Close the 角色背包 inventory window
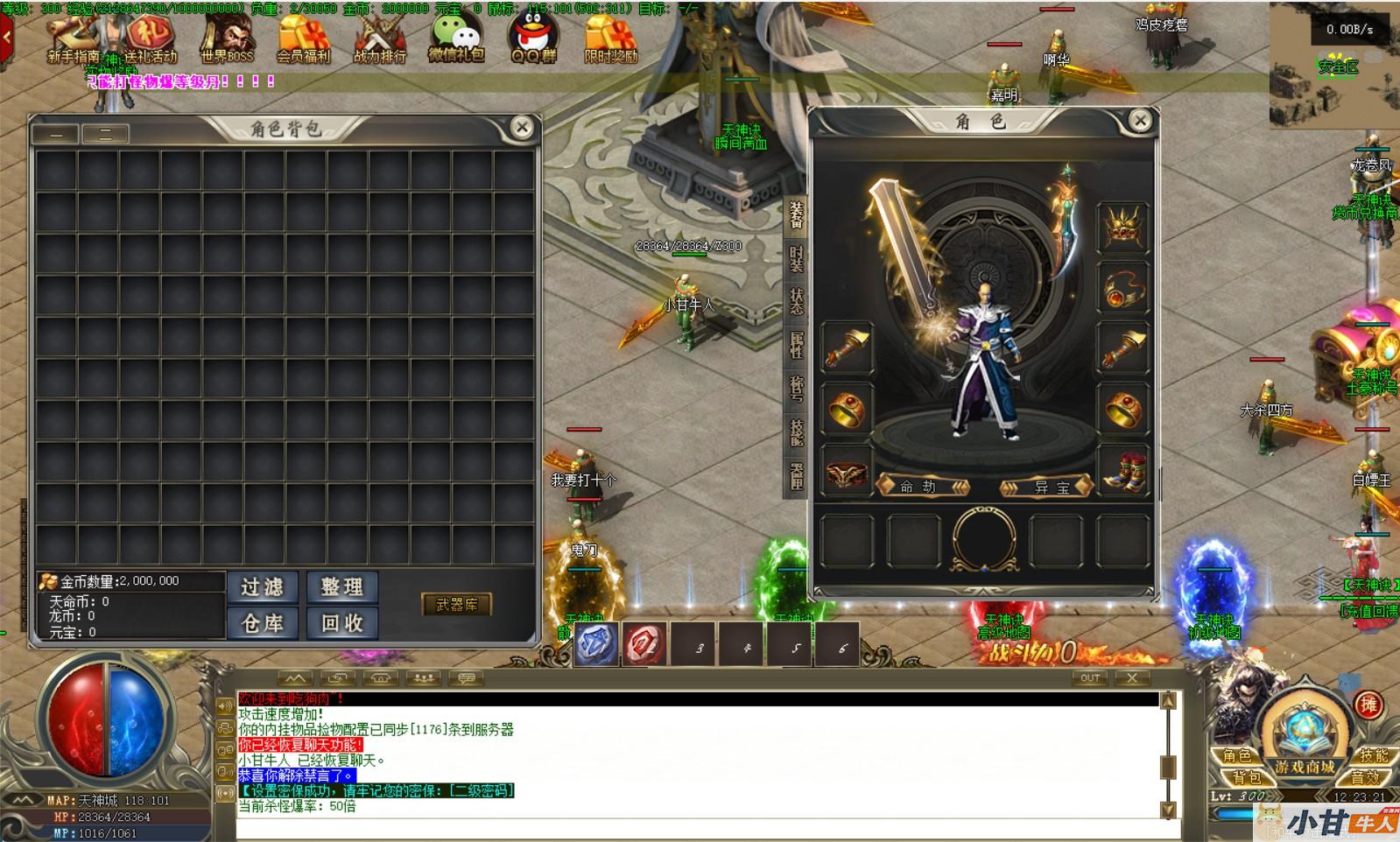The width and height of the screenshot is (1400, 842). pyautogui.click(x=522, y=128)
